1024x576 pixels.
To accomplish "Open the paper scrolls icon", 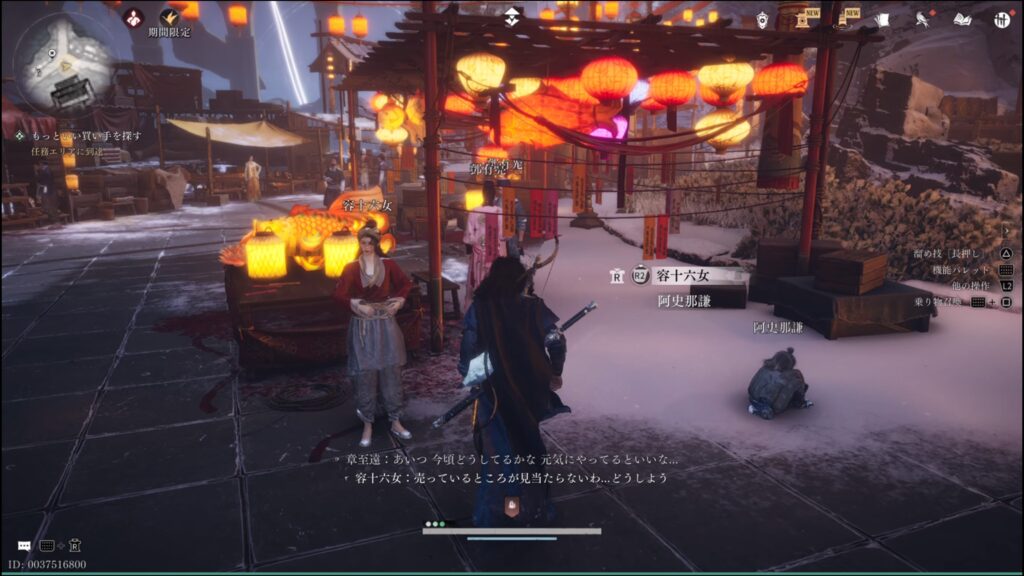I will tap(882, 19).
